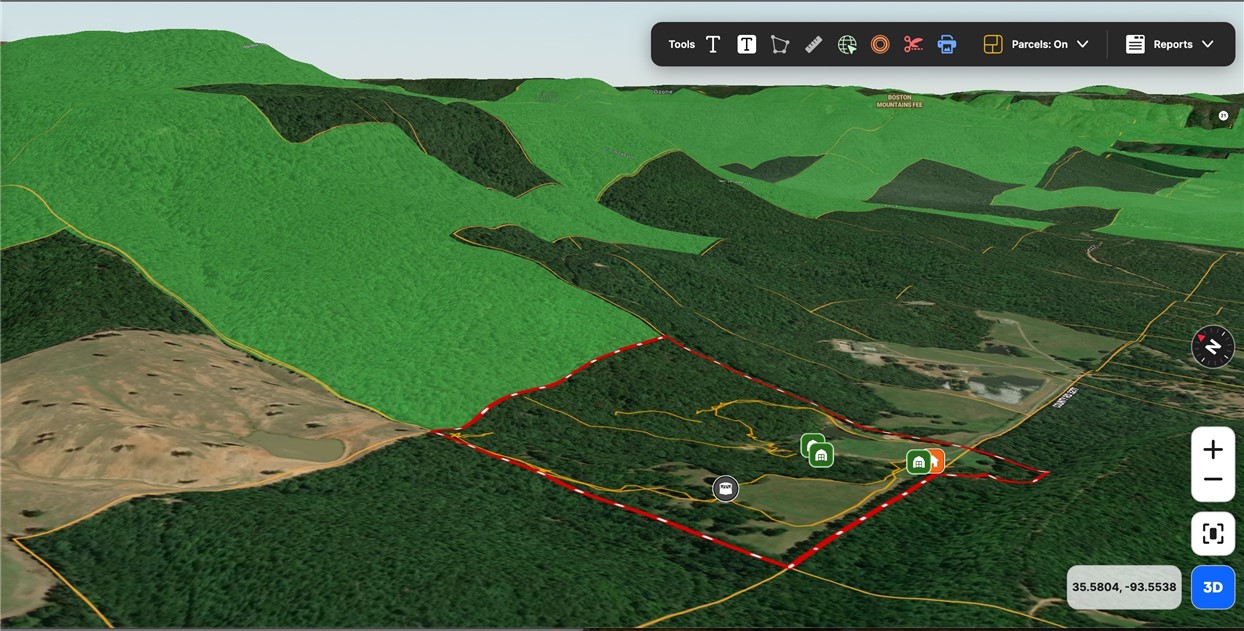Toggle the blue 3D view button
Image resolution: width=1244 pixels, height=631 pixels.
tap(1213, 588)
